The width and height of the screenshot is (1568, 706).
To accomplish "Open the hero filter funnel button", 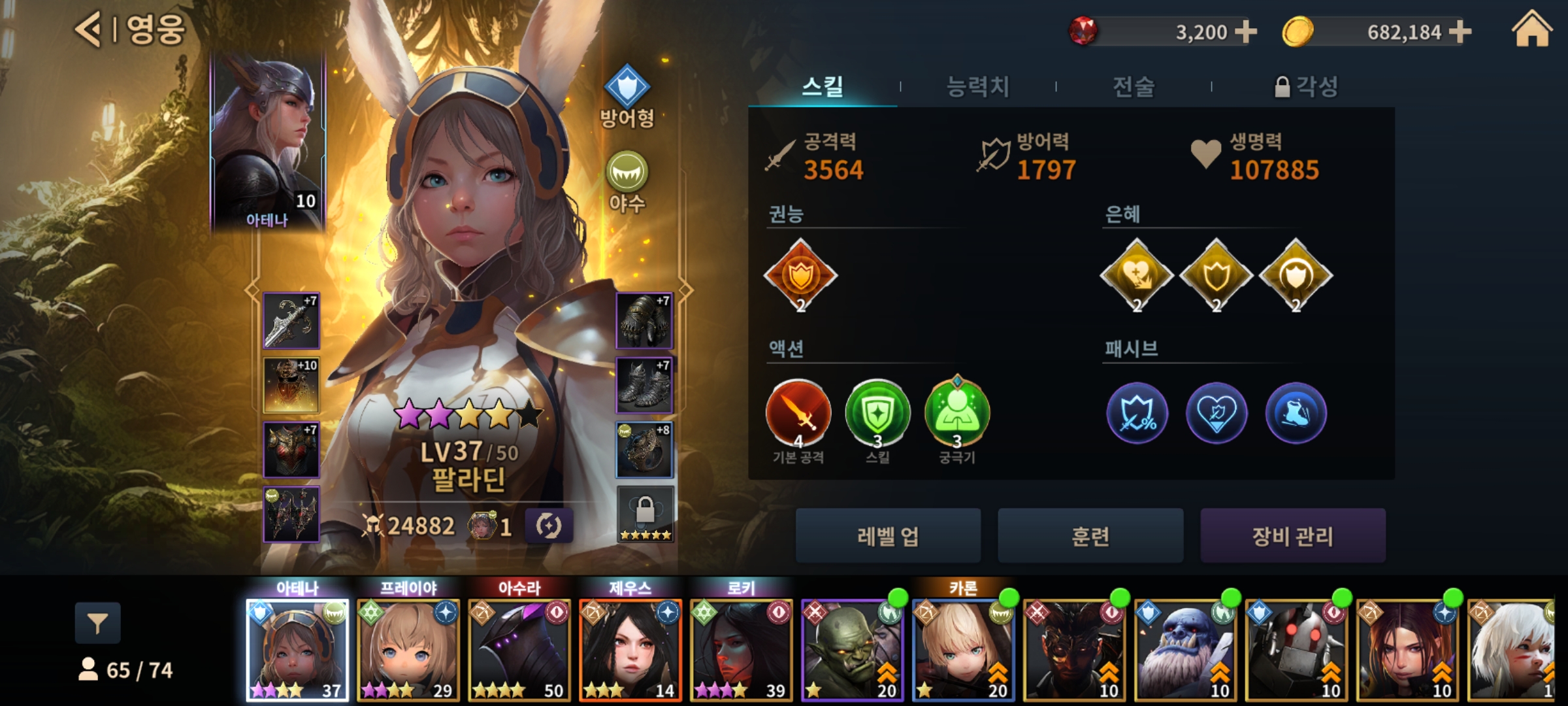I will [x=97, y=623].
